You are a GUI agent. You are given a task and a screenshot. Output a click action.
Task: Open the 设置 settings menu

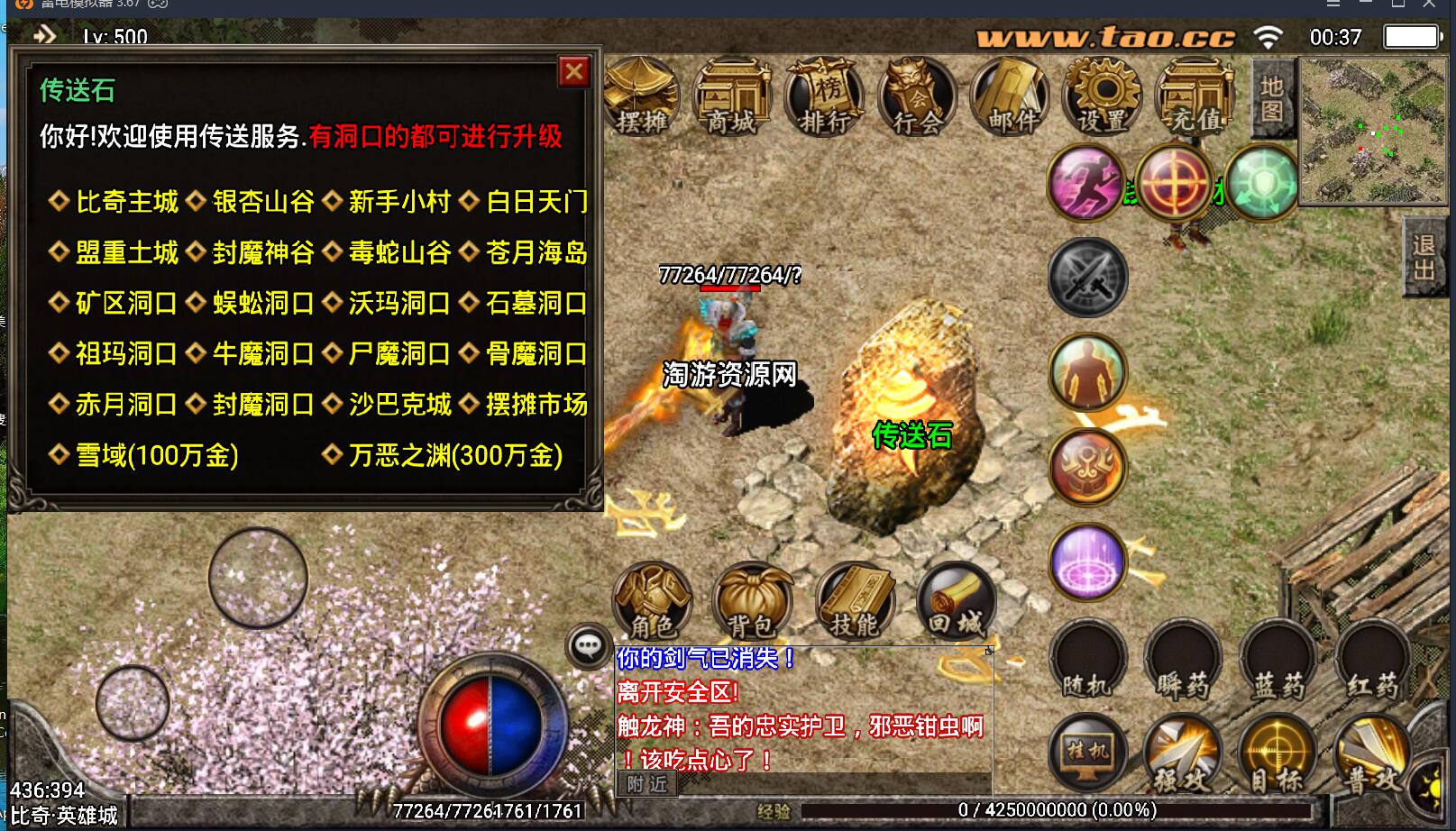coord(1103,97)
